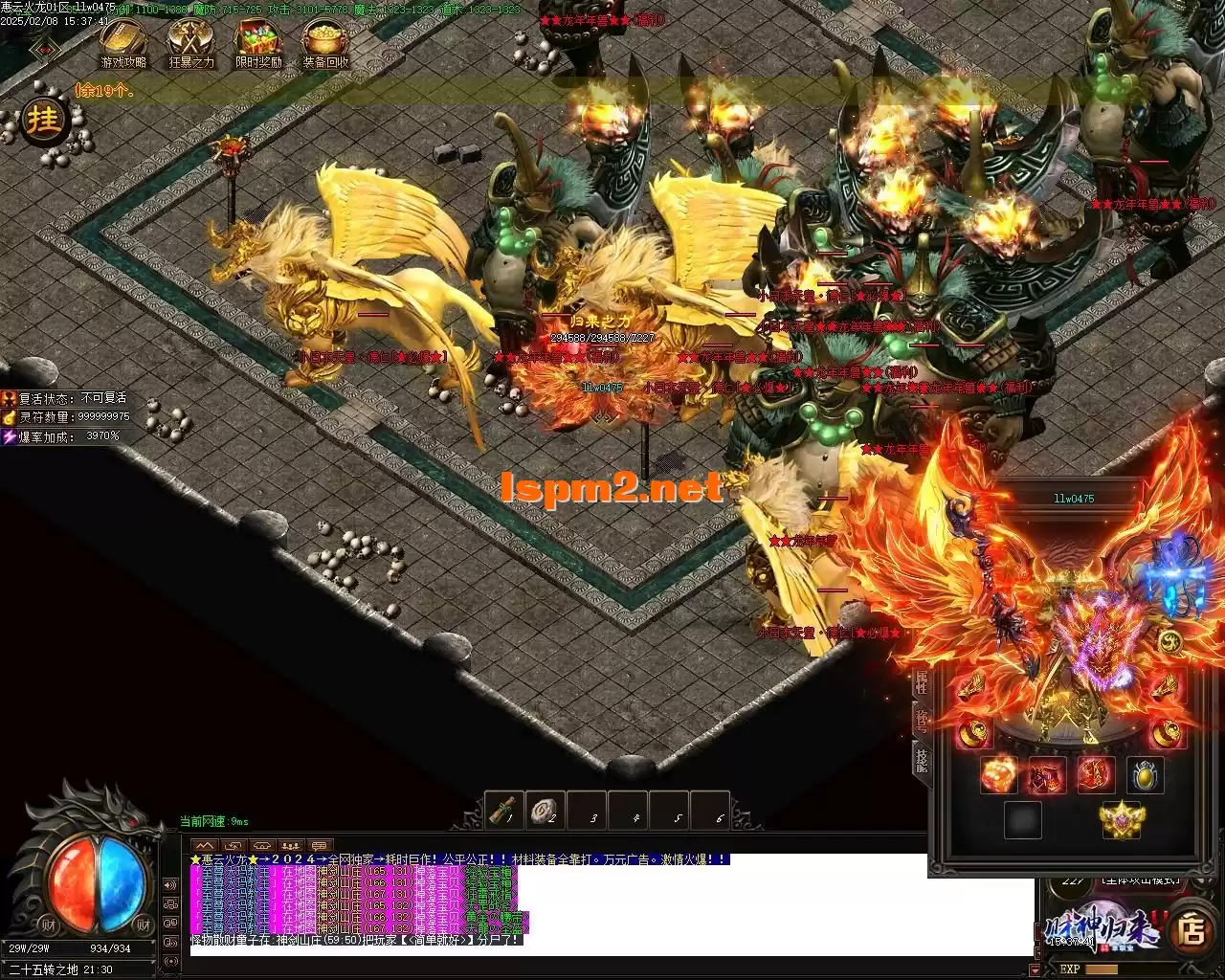The height and width of the screenshot is (980, 1225).
Task: Open the 游戏攻略 game guide book
Action: (x=123, y=42)
